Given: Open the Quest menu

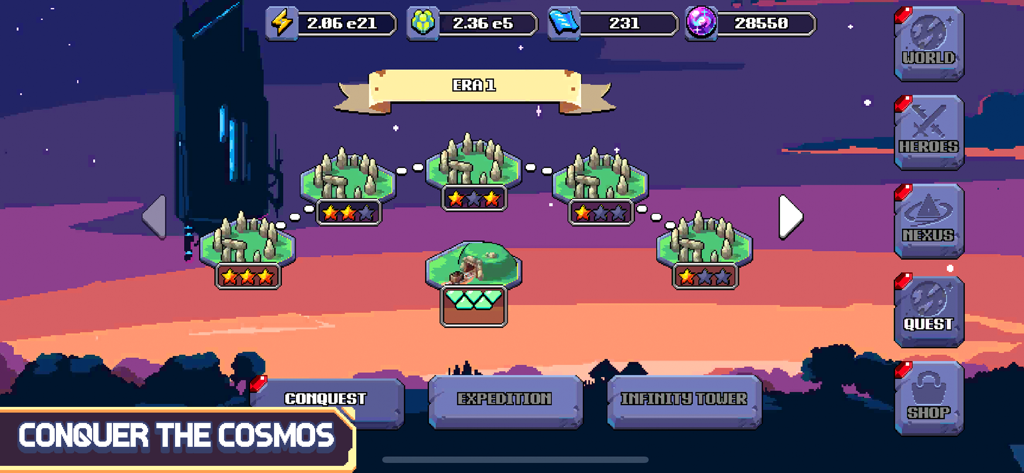Looking at the screenshot, I should tap(929, 310).
